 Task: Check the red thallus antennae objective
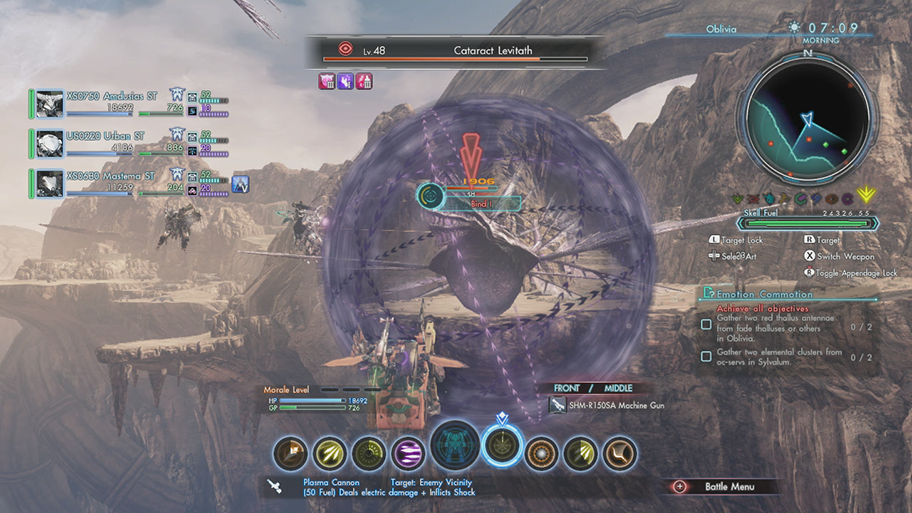pyautogui.click(x=707, y=324)
